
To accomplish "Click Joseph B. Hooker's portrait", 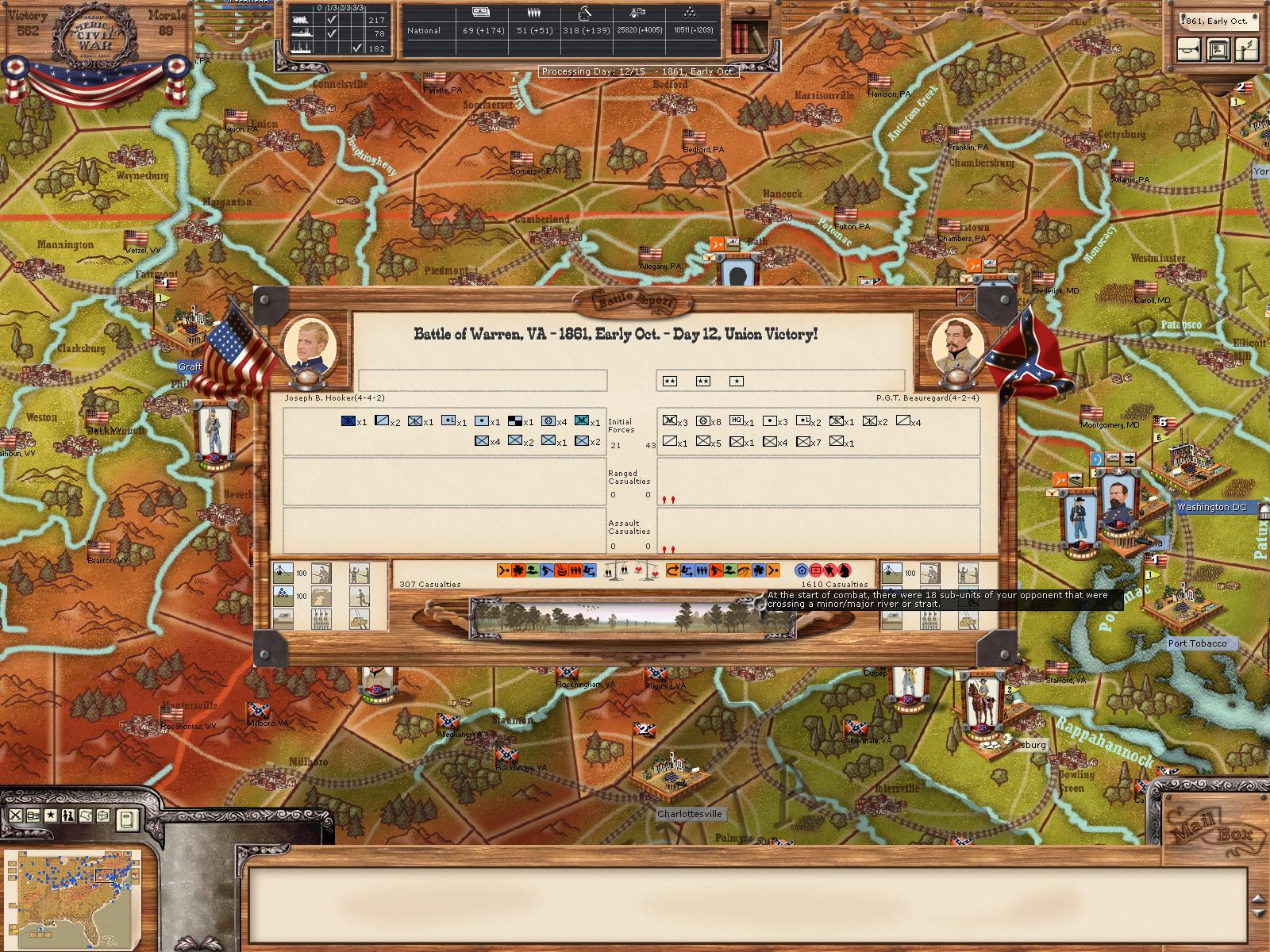I will pyautogui.click(x=310, y=347).
